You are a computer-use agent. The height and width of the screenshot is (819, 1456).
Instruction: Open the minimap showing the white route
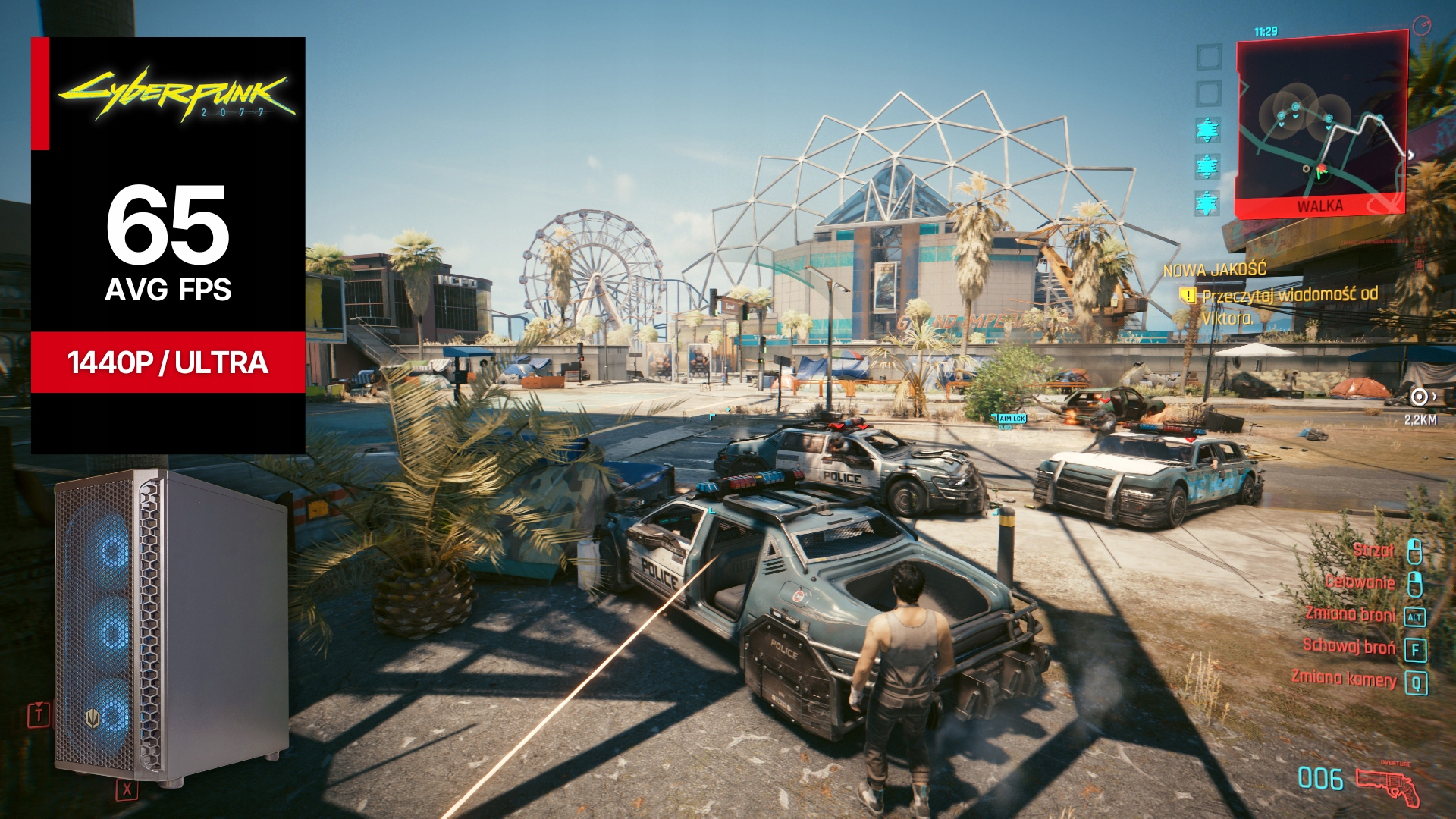click(1321, 121)
